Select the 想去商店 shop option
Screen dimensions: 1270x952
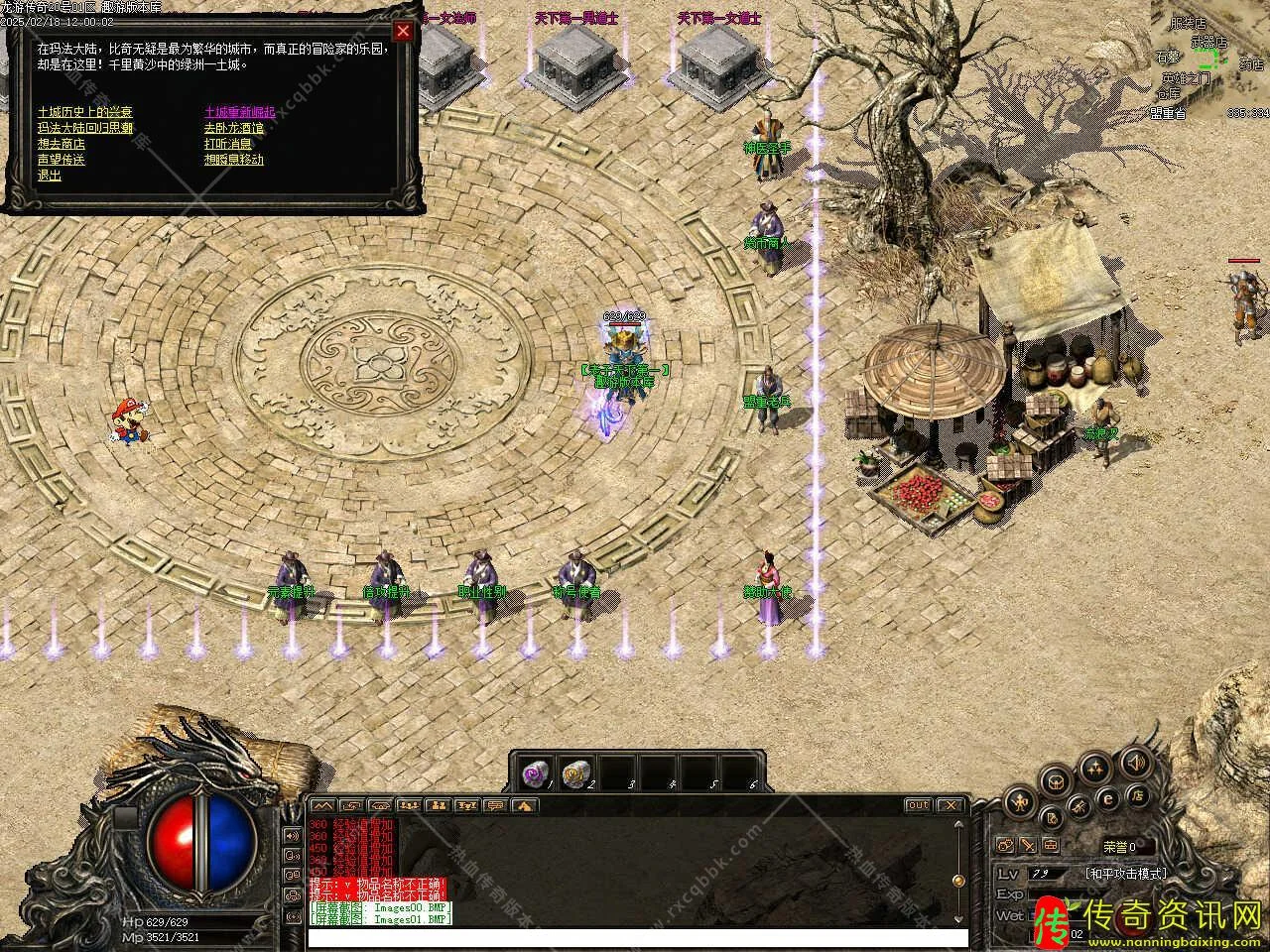[62, 144]
